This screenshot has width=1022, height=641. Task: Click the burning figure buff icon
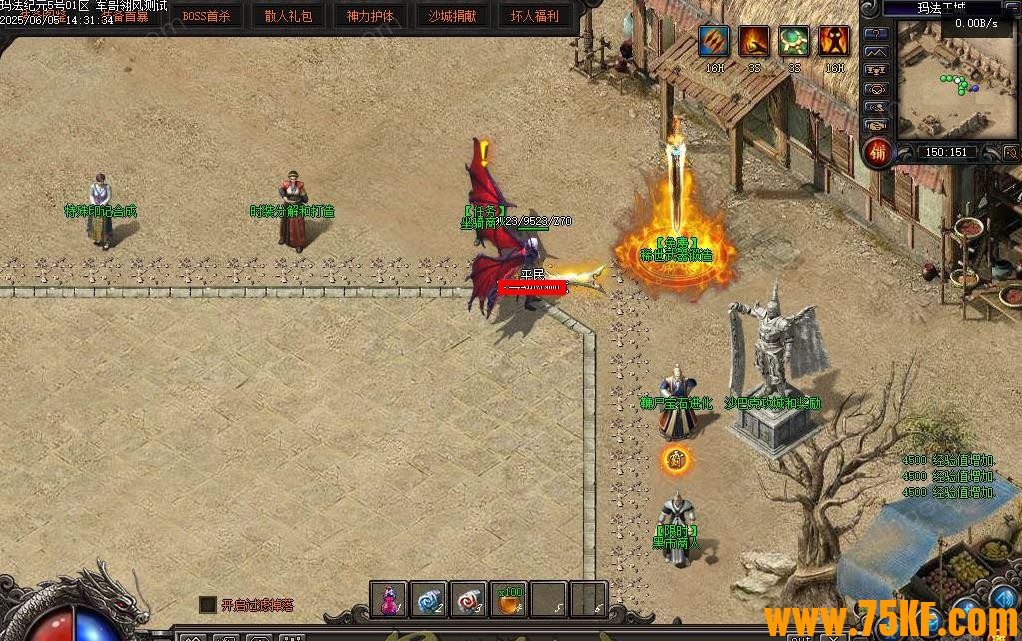tap(834, 42)
